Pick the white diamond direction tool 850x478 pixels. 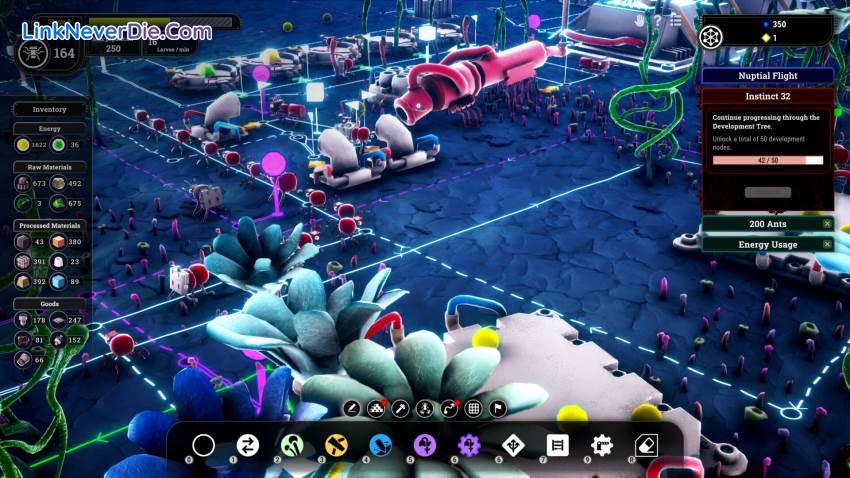(x=513, y=446)
